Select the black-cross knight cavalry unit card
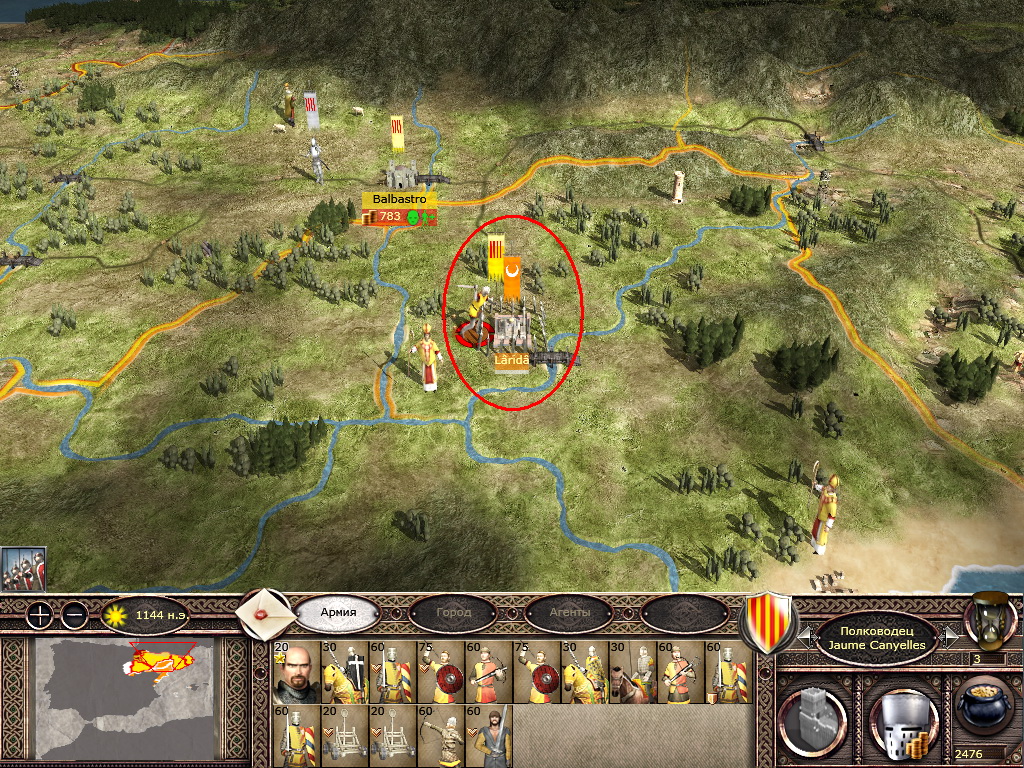This screenshot has width=1024, height=768. 344,672
